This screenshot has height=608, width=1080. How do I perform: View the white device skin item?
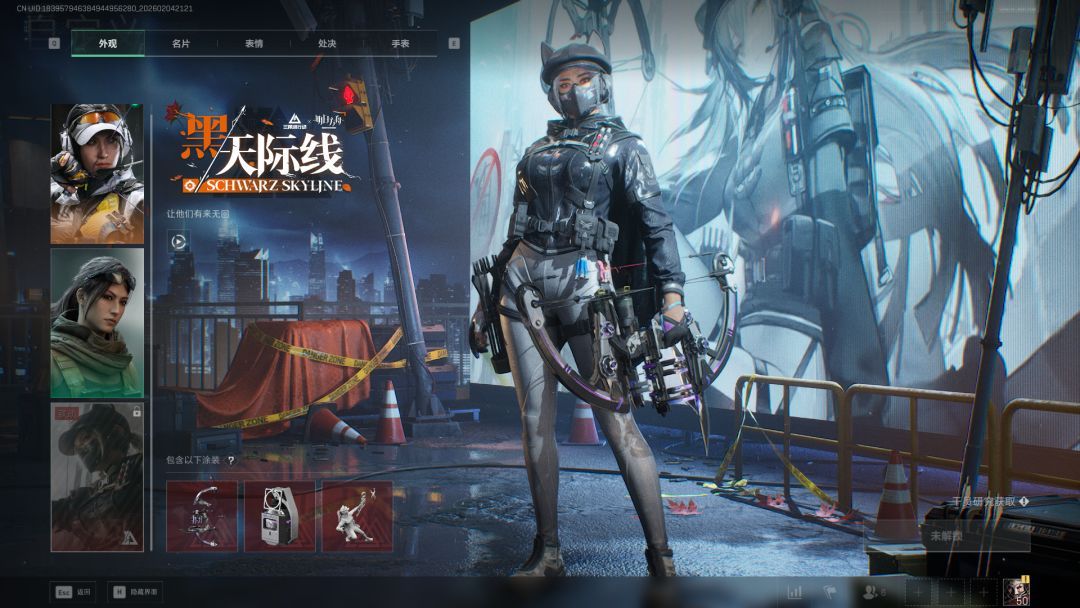pos(280,516)
